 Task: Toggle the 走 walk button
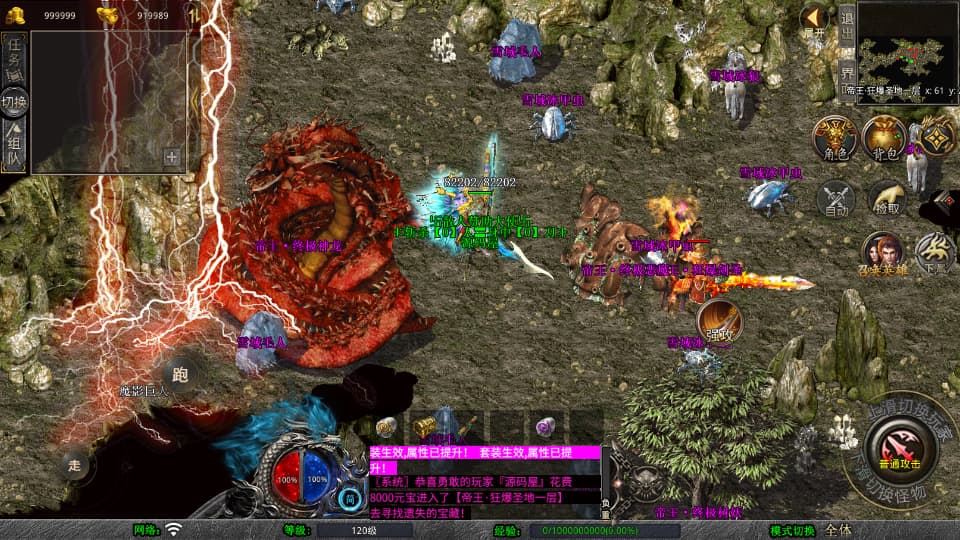75,465
